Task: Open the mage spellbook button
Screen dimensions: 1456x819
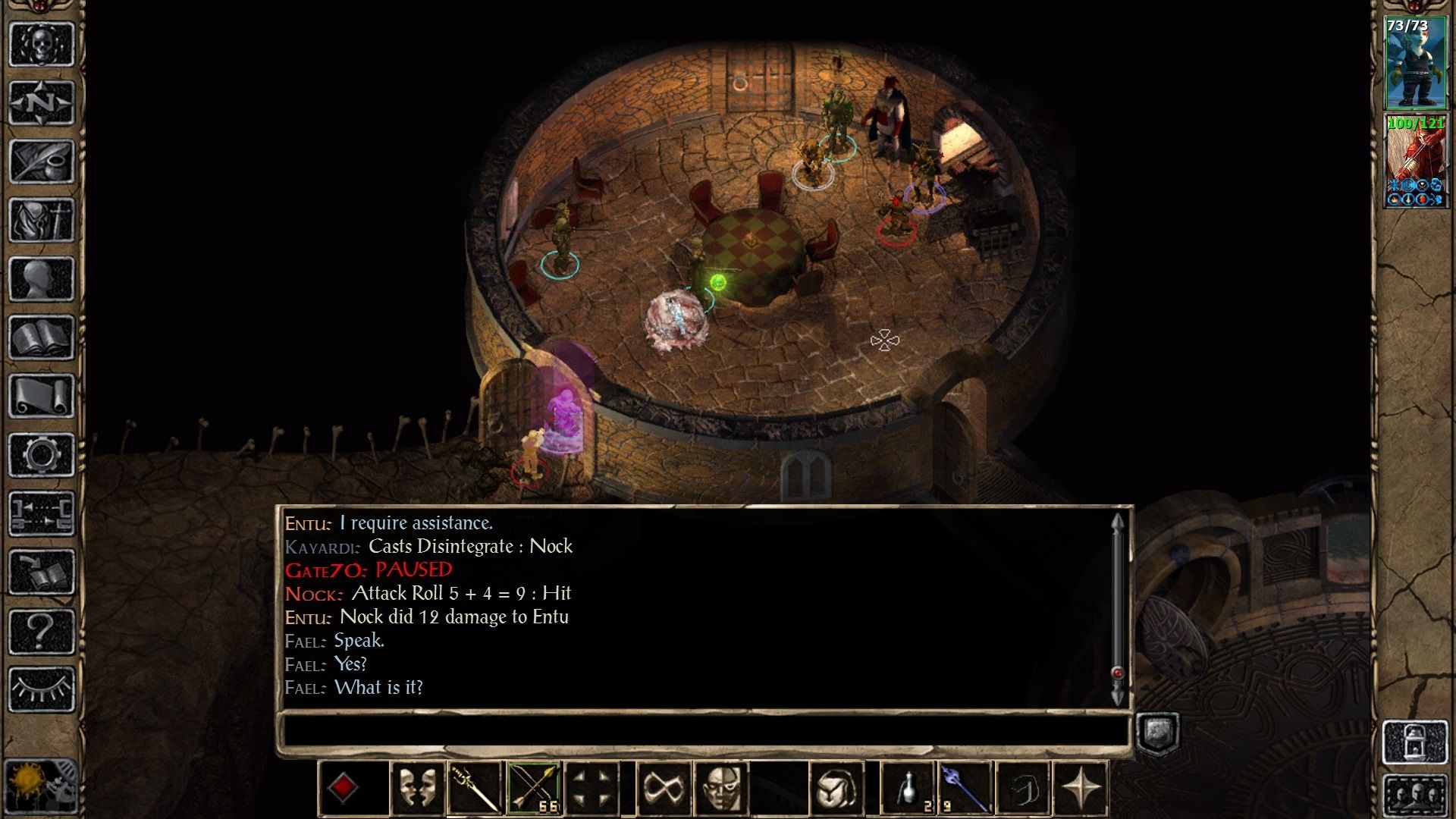Action: click(41, 337)
